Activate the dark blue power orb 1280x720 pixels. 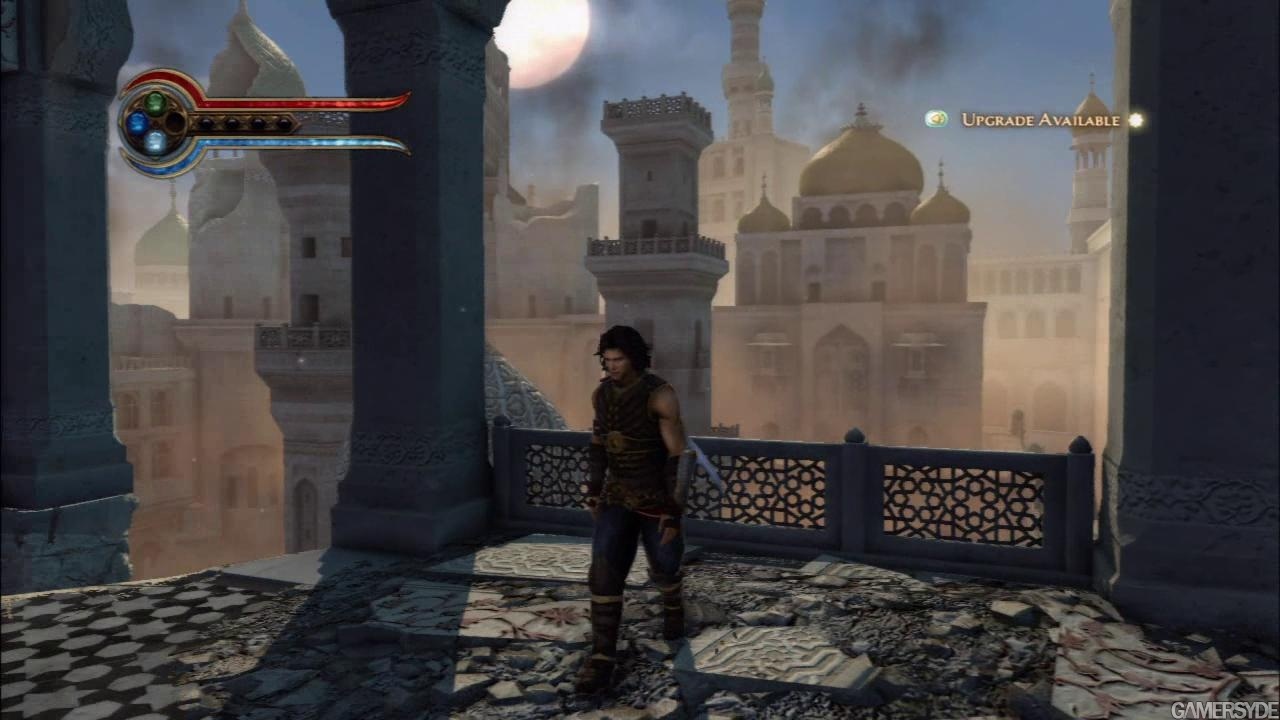(x=136, y=123)
